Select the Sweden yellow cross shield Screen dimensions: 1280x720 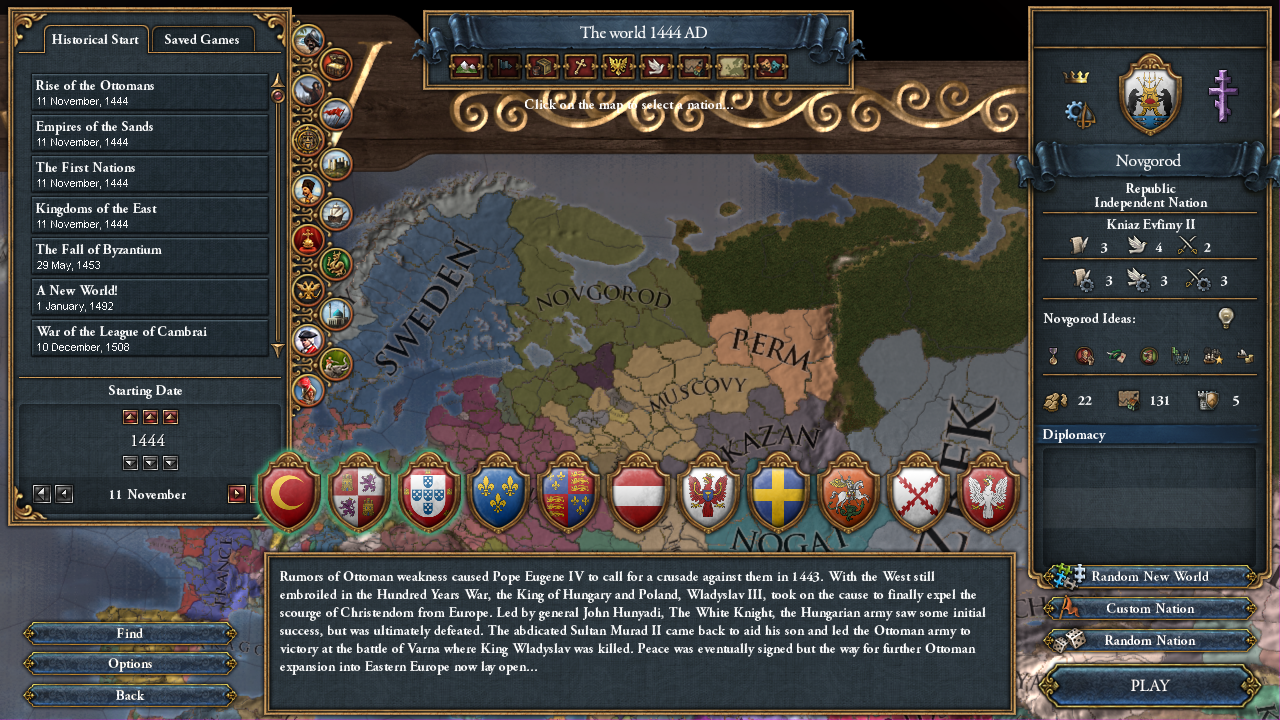(779, 493)
